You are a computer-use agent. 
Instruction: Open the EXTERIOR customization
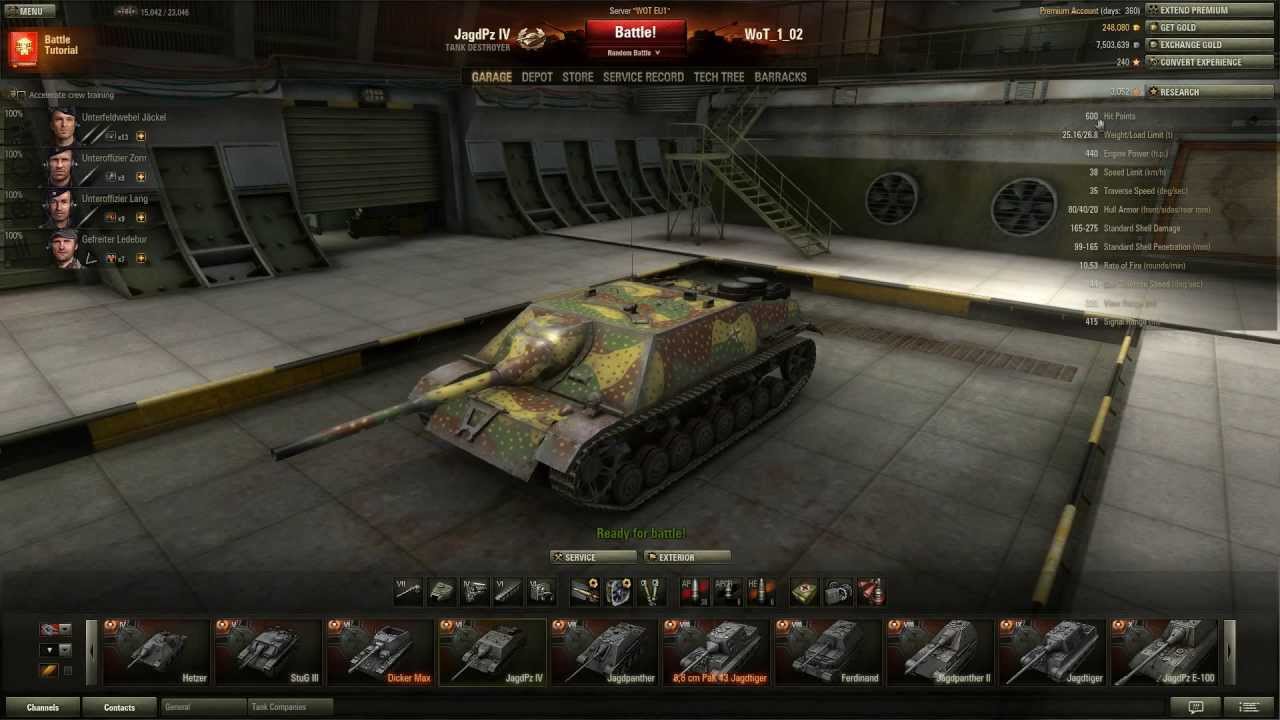[x=687, y=557]
